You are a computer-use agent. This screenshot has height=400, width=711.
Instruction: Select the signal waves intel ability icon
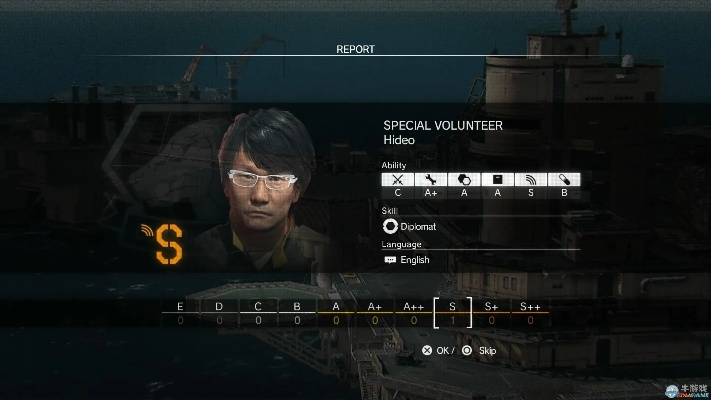[x=531, y=180]
